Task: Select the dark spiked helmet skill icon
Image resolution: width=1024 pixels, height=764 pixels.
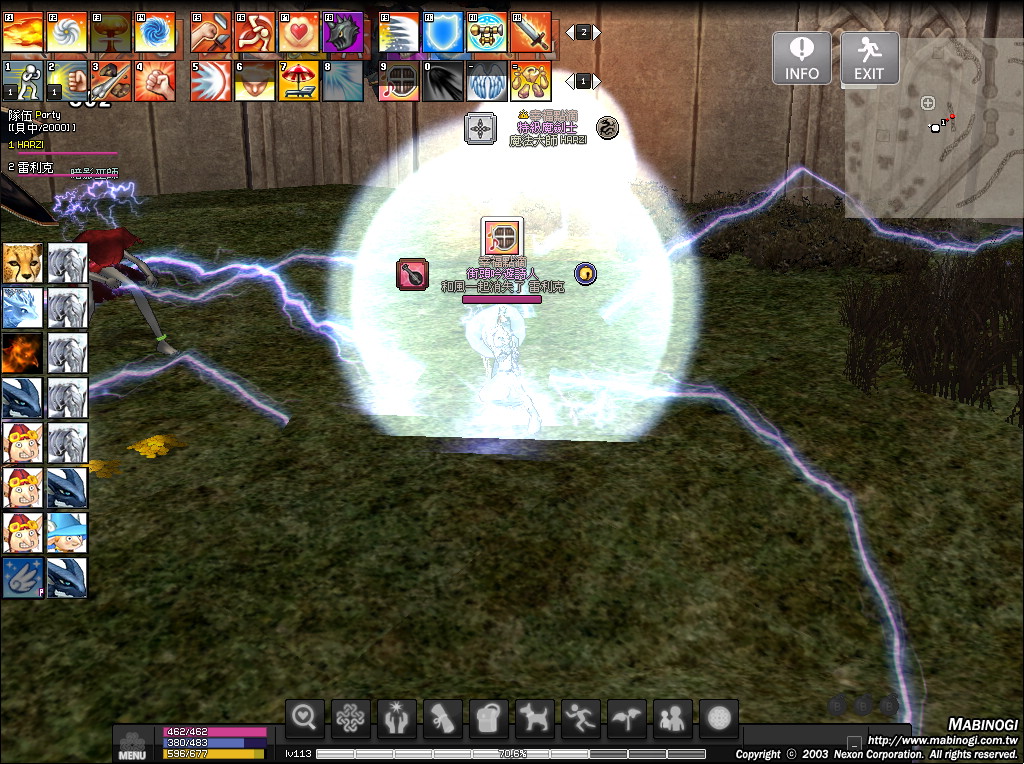Action: tap(342, 33)
